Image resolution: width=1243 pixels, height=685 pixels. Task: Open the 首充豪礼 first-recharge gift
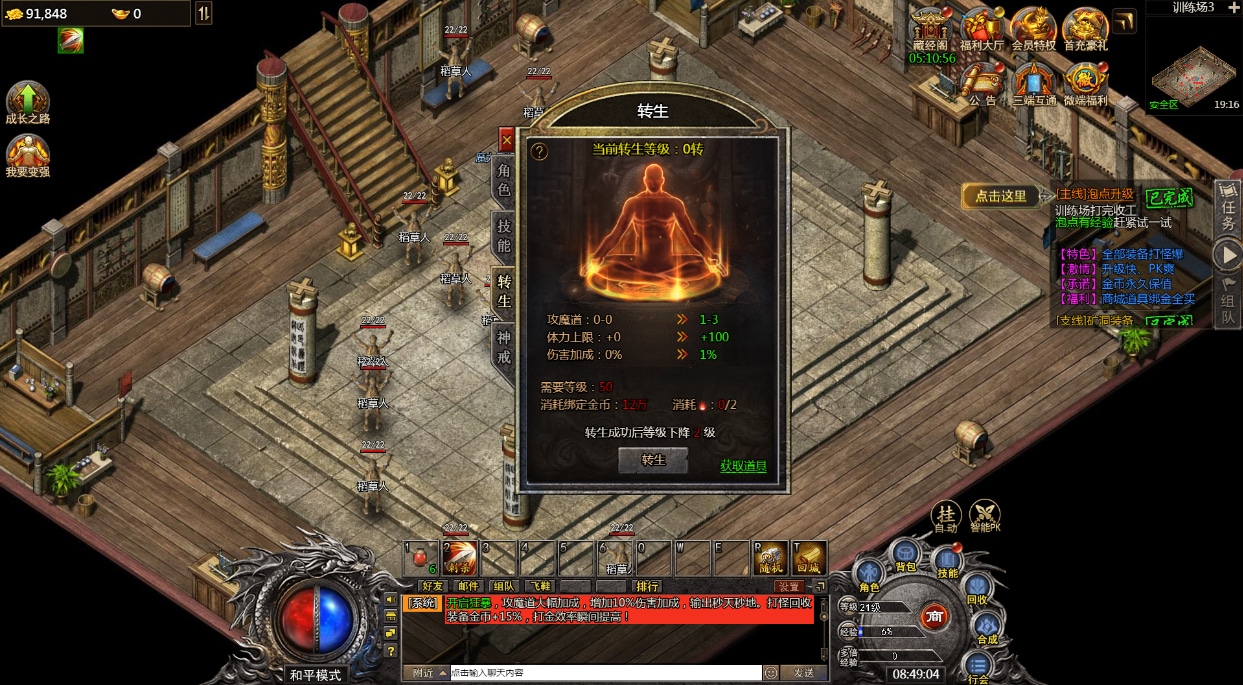point(1085,26)
